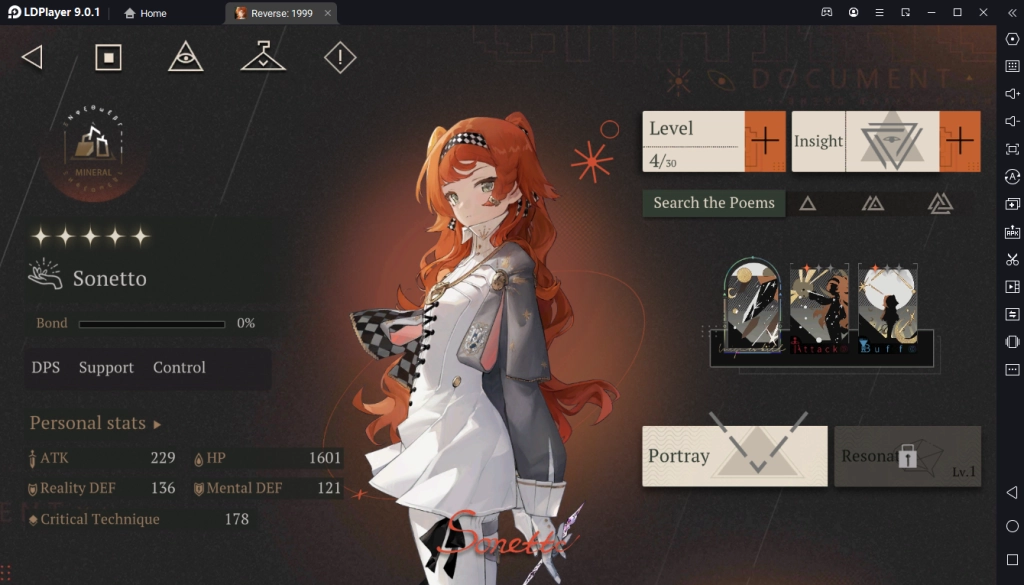The width and height of the screenshot is (1024, 585).
Task: Go back with the triangle arrow
Action: (32, 58)
